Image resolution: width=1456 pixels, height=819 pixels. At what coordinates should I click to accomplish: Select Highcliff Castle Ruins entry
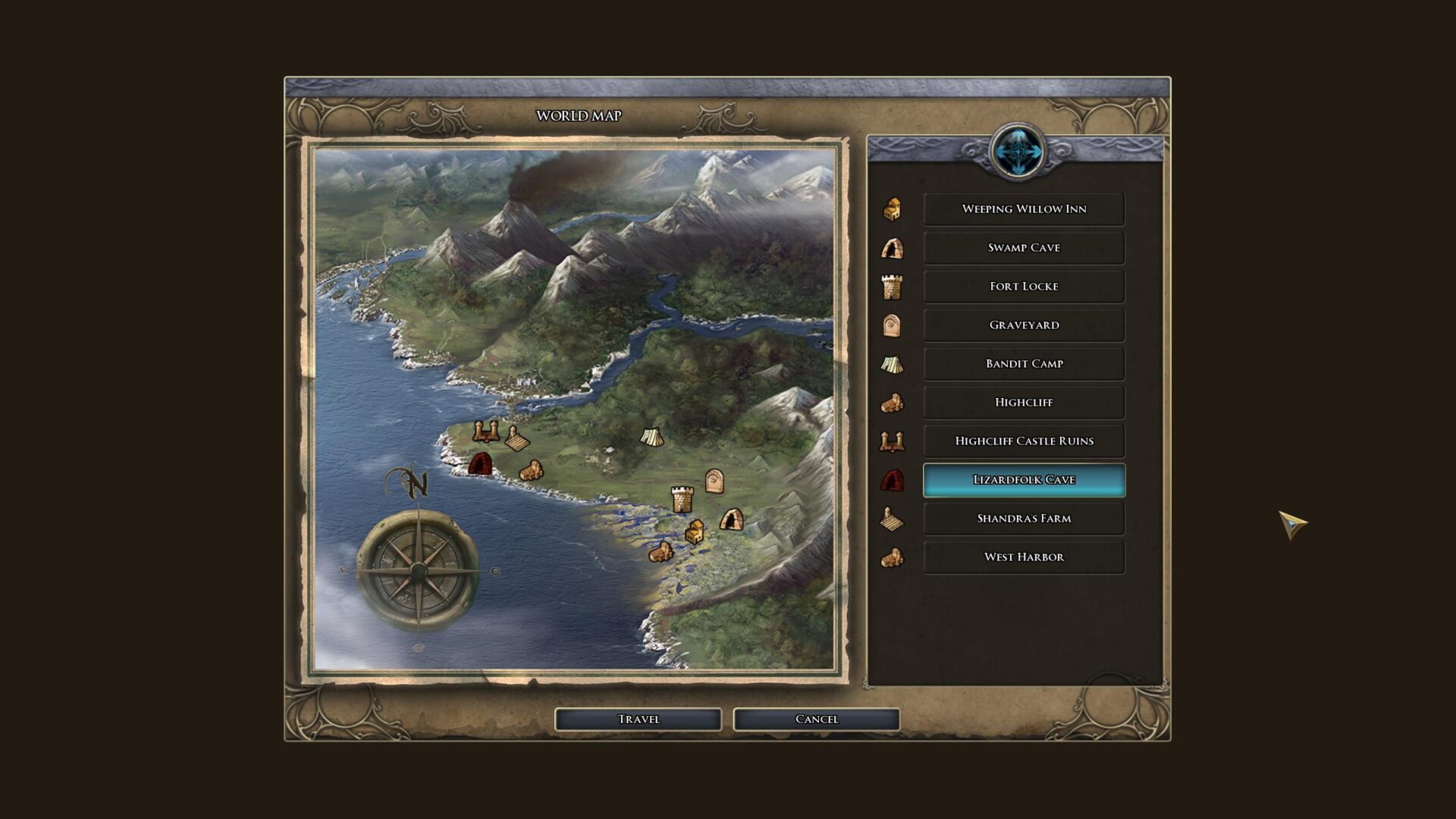pos(1024,441)
